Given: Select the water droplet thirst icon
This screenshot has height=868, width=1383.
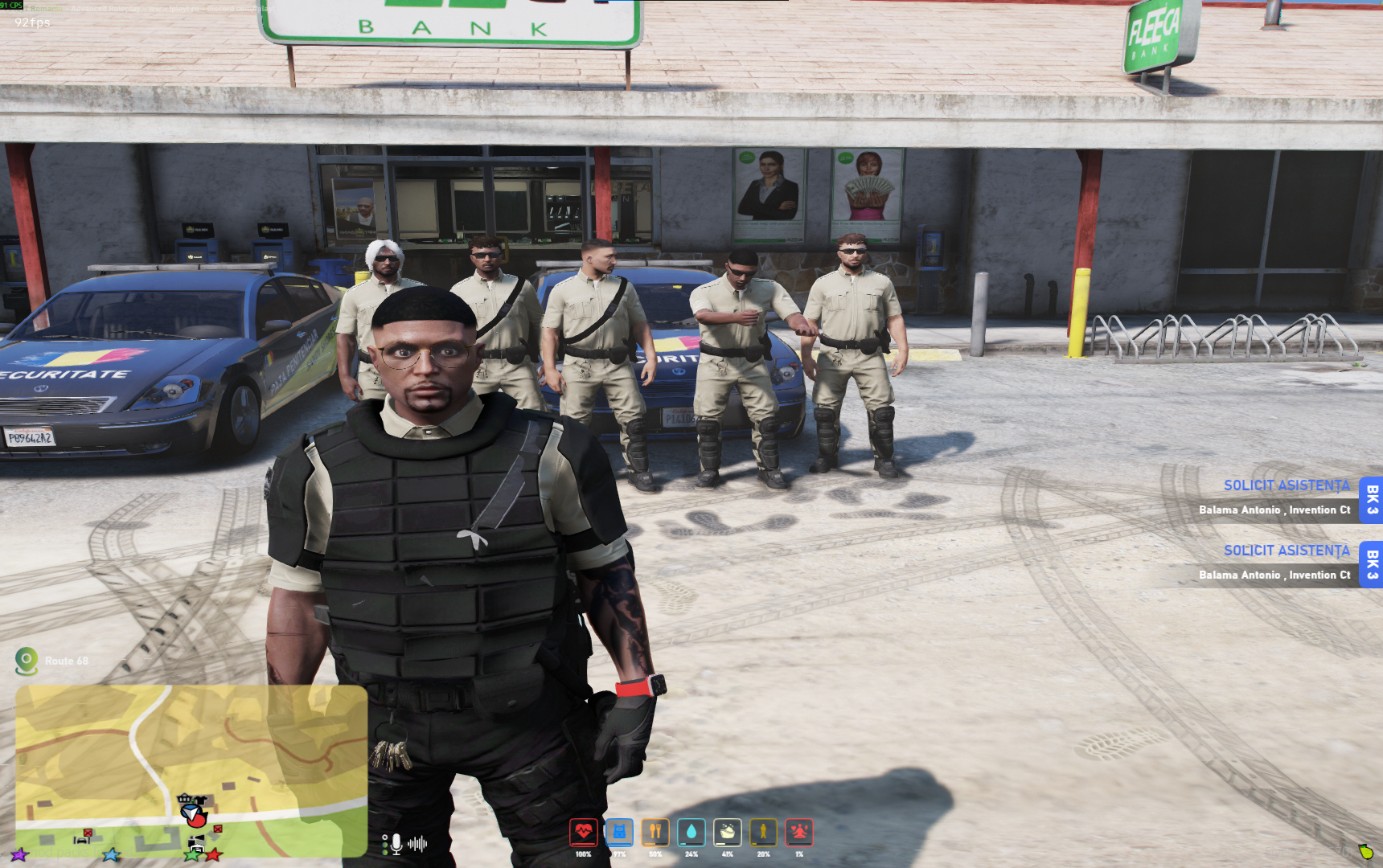Looking at the screenshot, I should pos(691,833).
